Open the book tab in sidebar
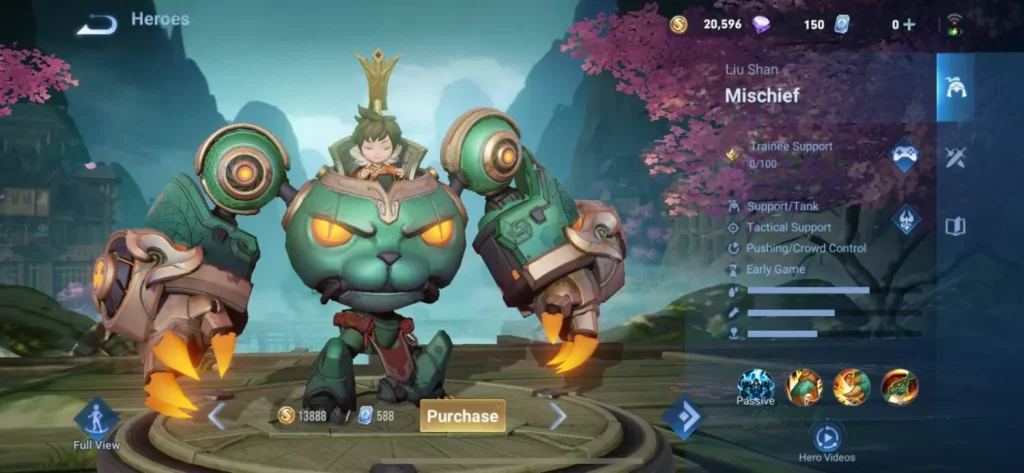Viewport: 1024px width, 473px height. pos(955,226)
